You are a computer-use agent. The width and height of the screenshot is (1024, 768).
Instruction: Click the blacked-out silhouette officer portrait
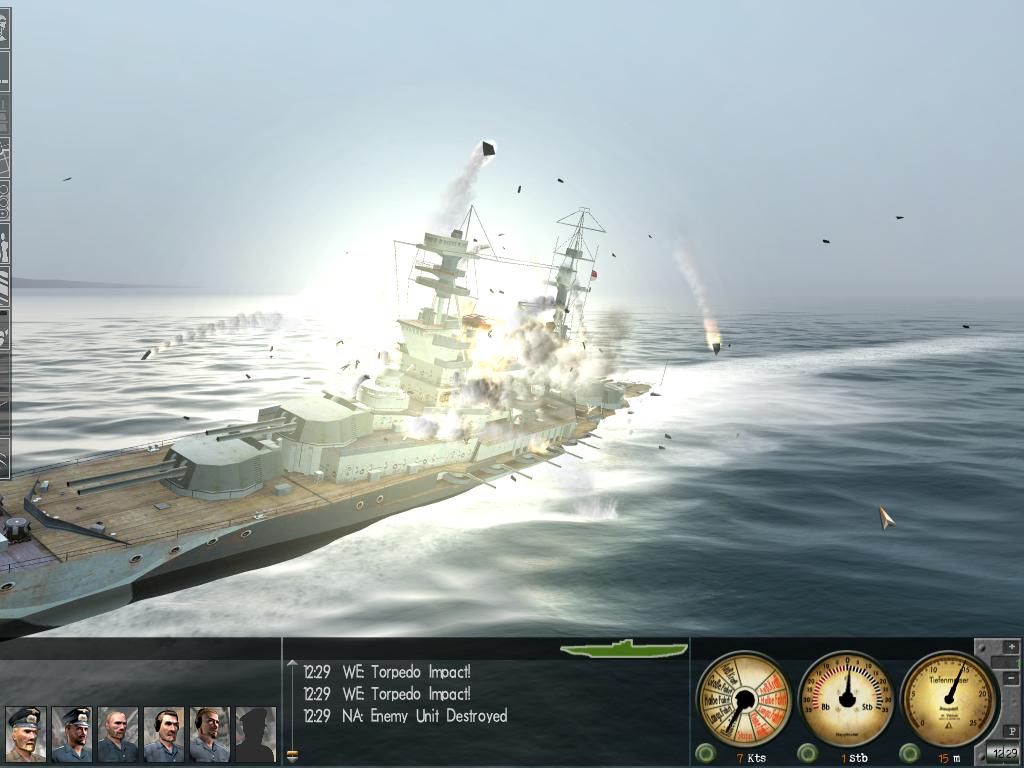click(x=255, y=735)
